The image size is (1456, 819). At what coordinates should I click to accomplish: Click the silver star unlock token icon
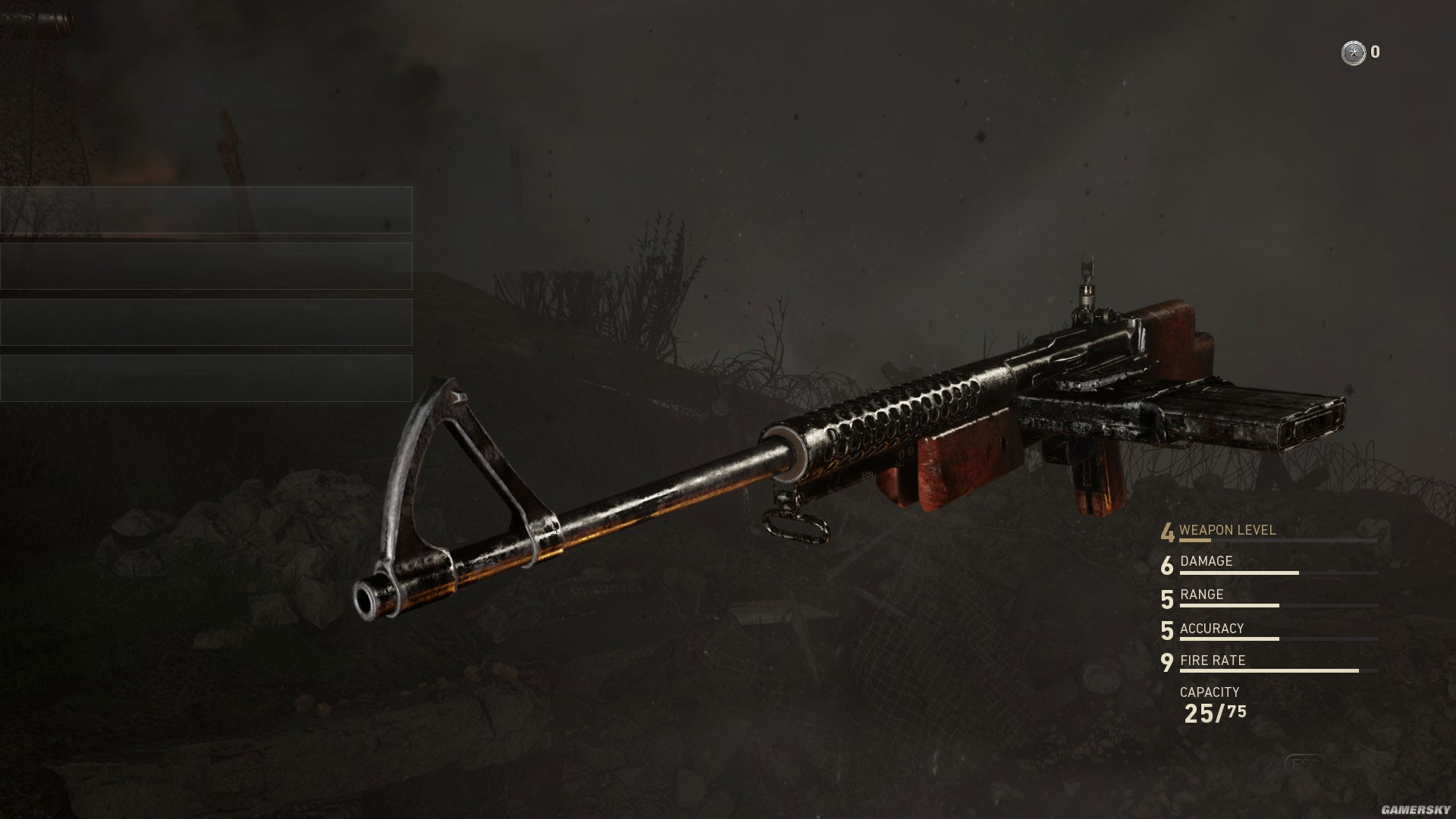click(1353, 53)
